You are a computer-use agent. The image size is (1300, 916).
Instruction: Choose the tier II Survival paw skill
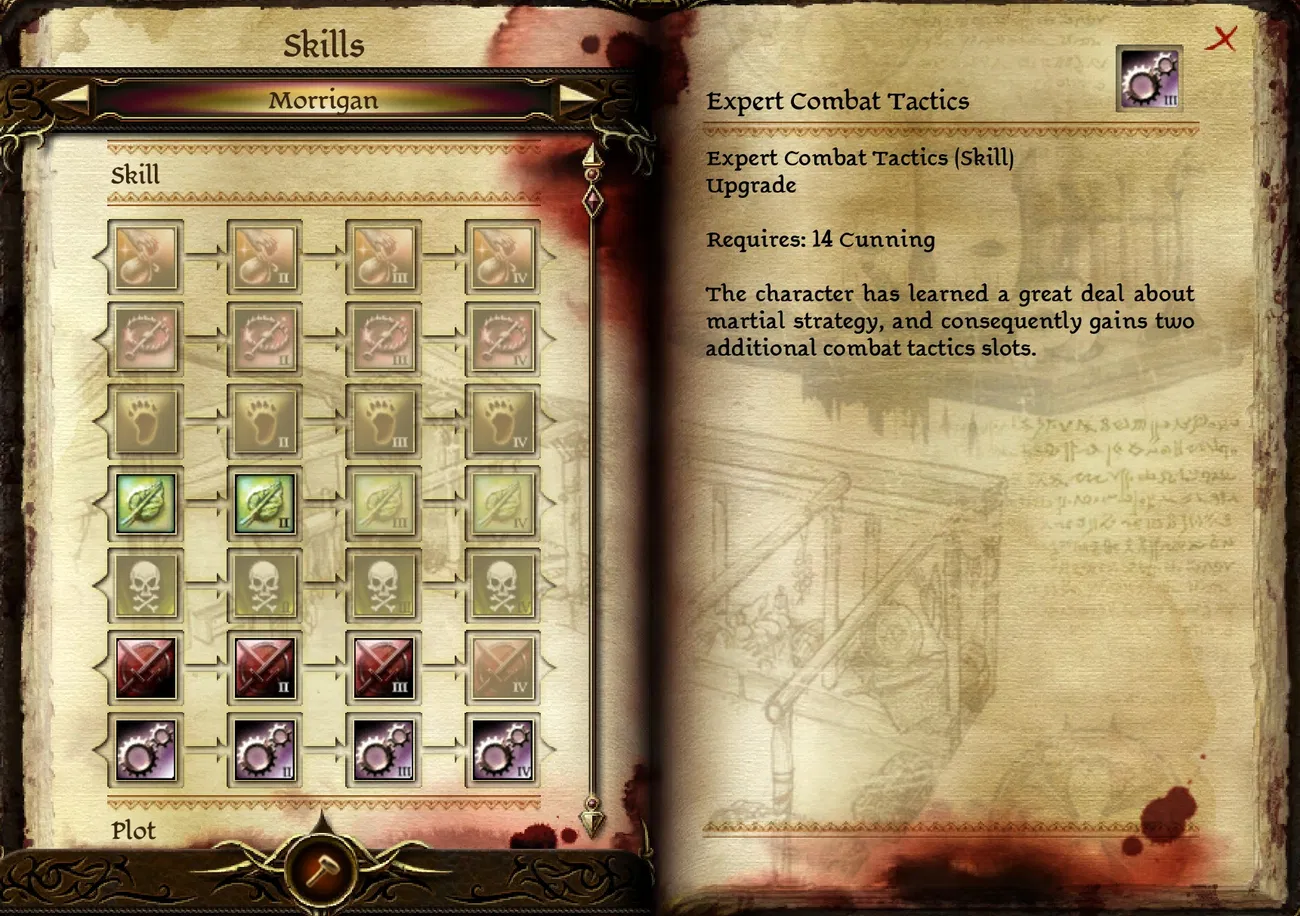pyautogui.click(x=265, y=422)
